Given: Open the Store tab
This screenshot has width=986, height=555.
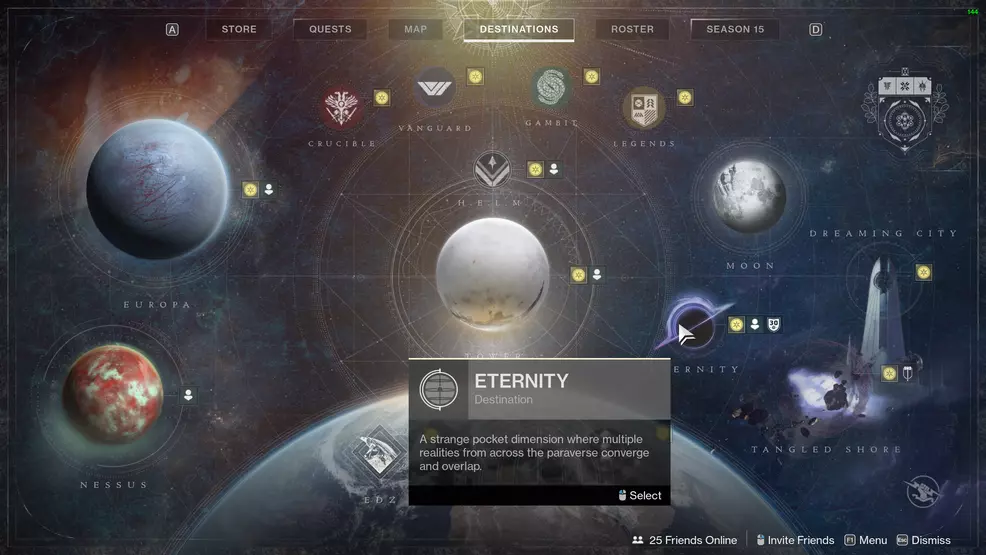Looking at the screenshot, I should [x=239, y=29].
